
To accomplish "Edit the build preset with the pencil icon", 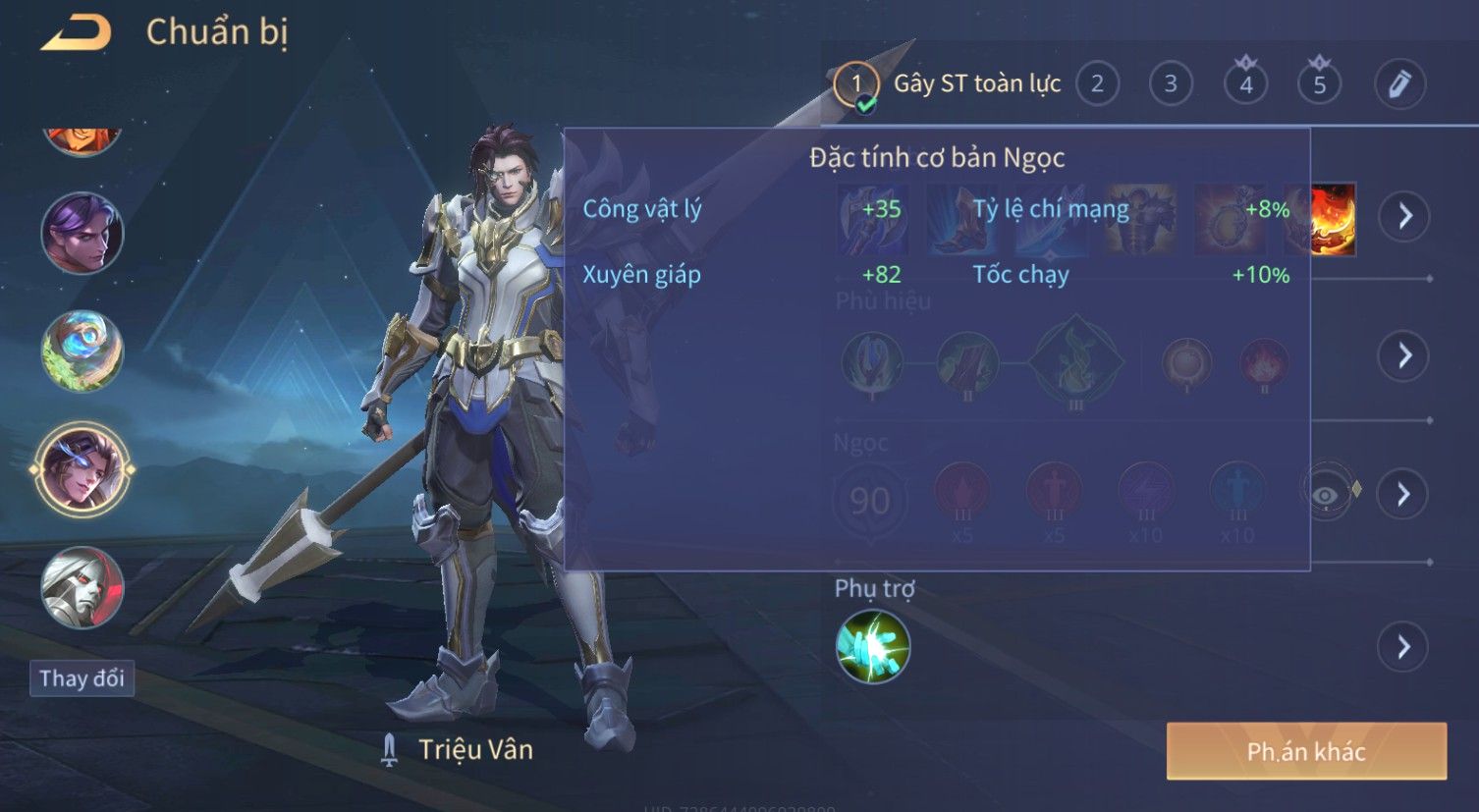I will click(x=1399, y=84).
